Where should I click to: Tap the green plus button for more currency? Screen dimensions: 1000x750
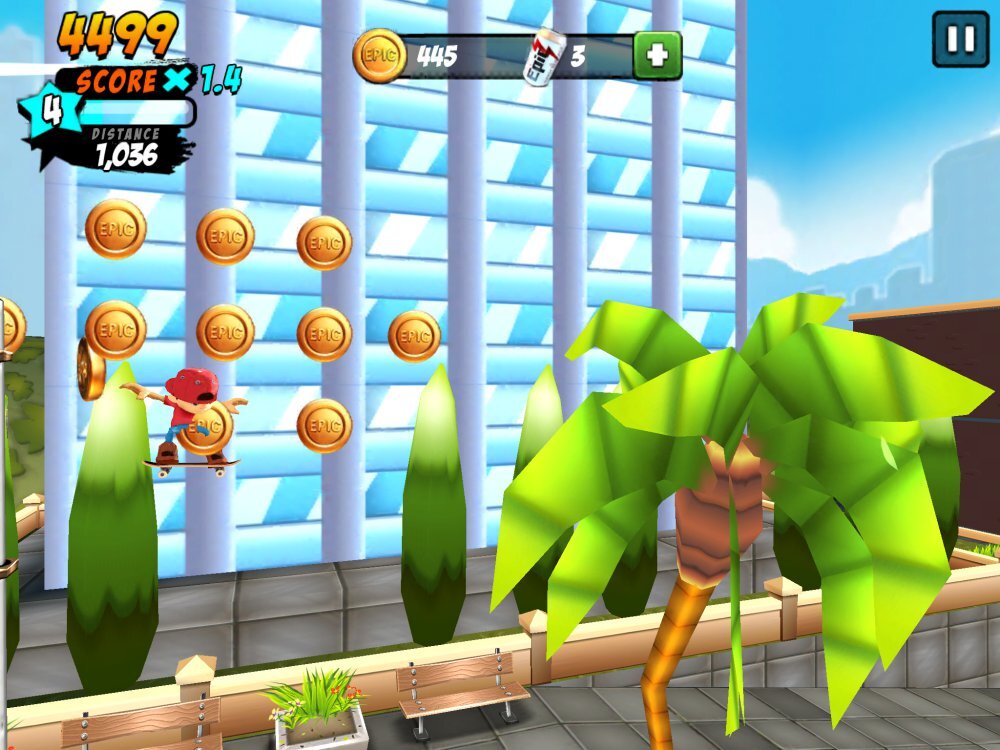click(657, 56)
